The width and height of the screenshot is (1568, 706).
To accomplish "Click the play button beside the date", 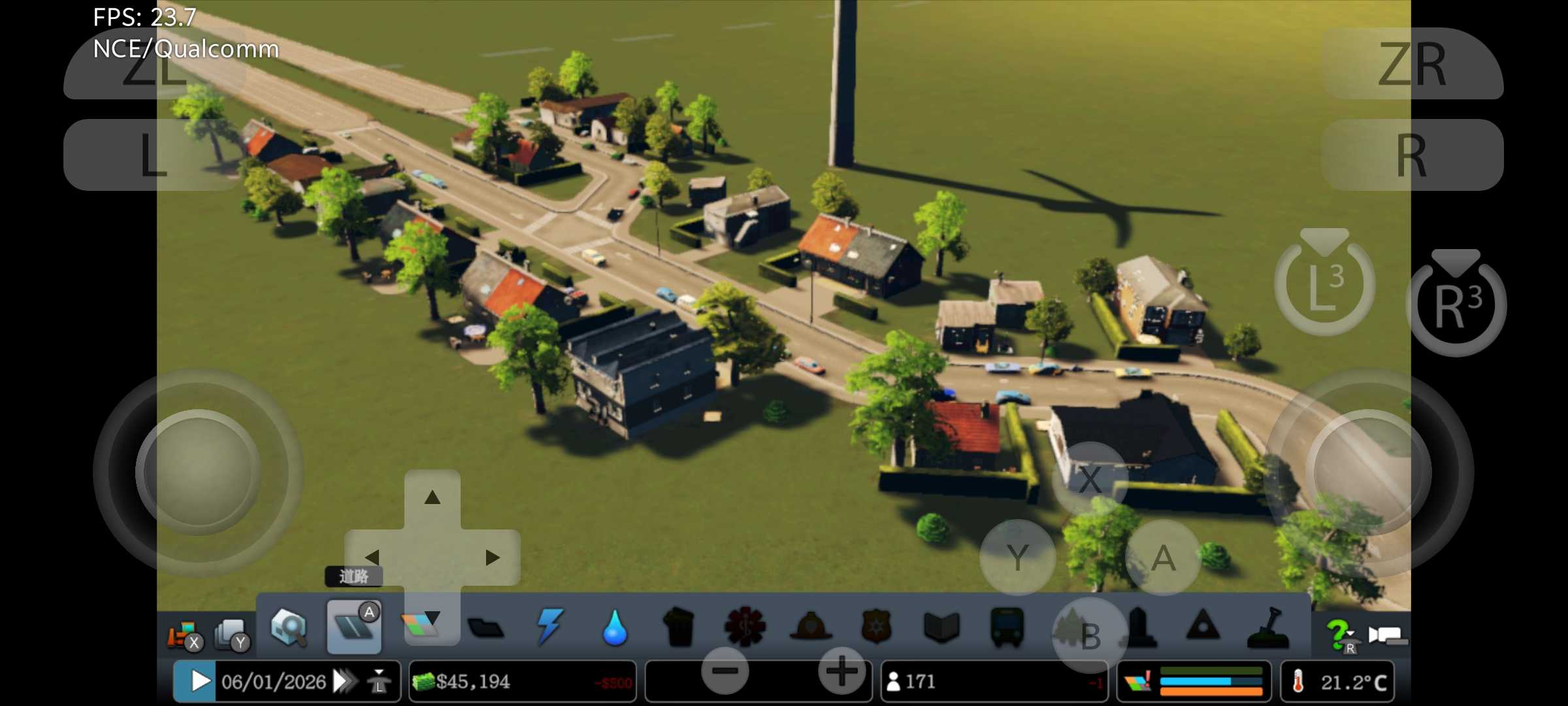I will (x=199, y=682).
